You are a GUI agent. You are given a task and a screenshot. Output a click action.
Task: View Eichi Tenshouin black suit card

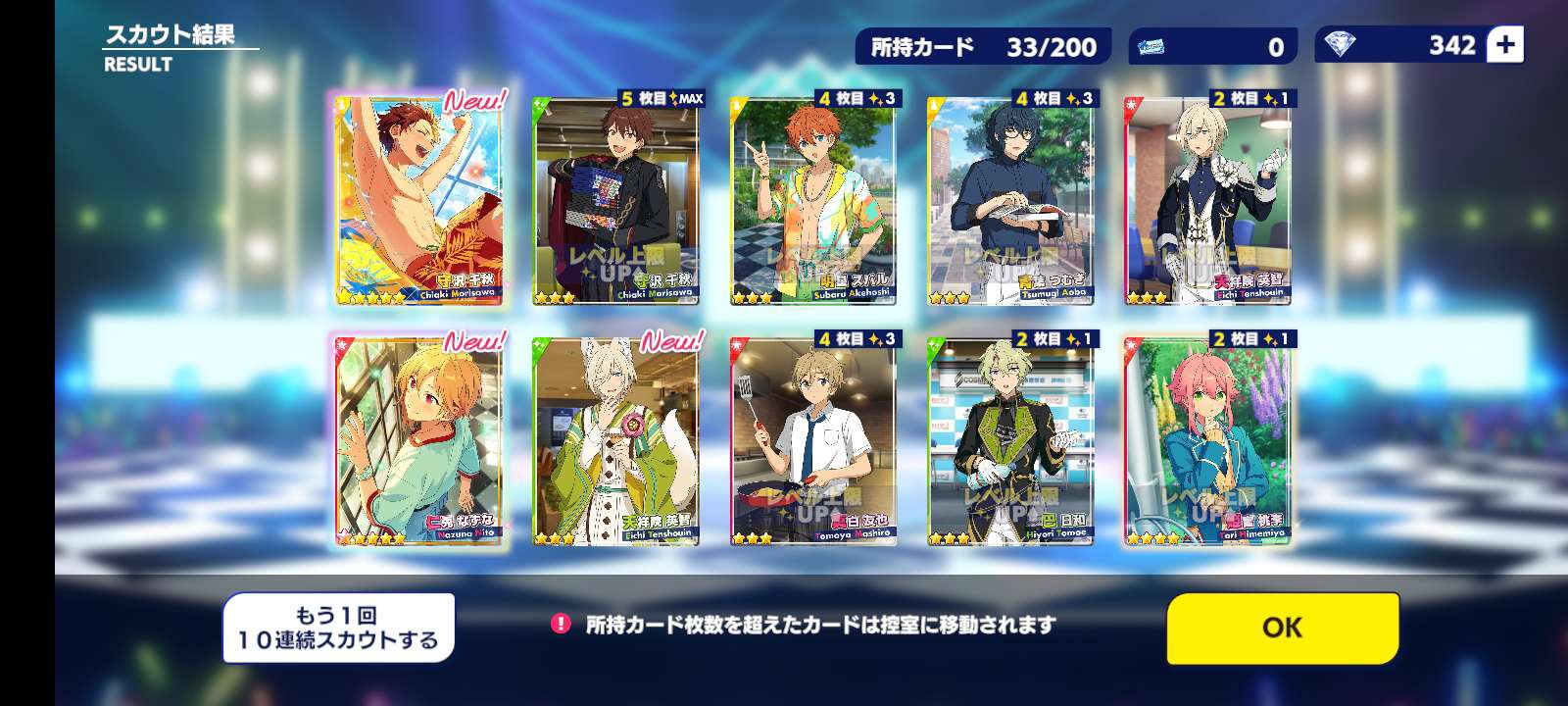coord(1207,200)
